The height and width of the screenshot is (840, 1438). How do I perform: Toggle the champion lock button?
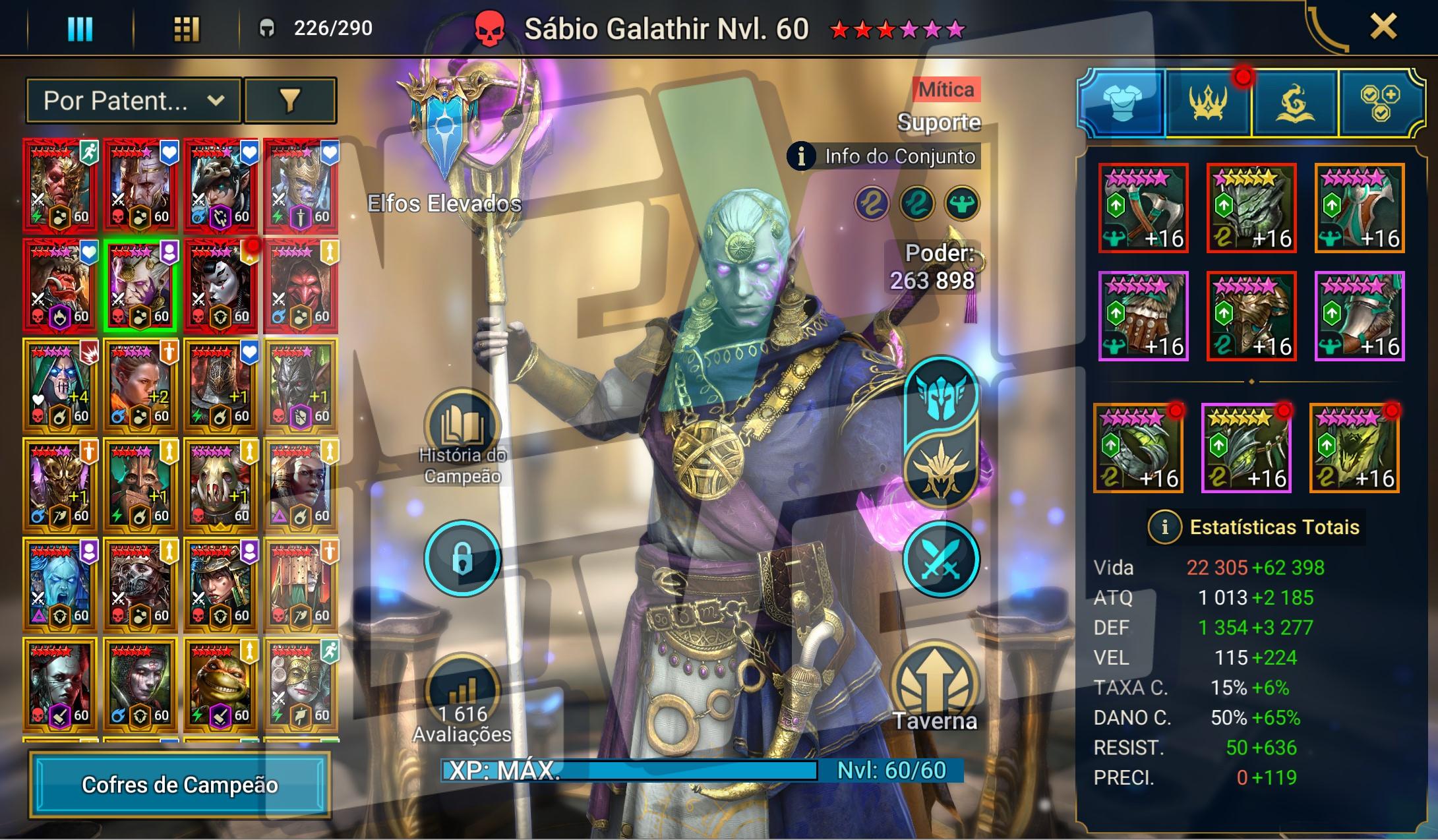pos(462,558)
